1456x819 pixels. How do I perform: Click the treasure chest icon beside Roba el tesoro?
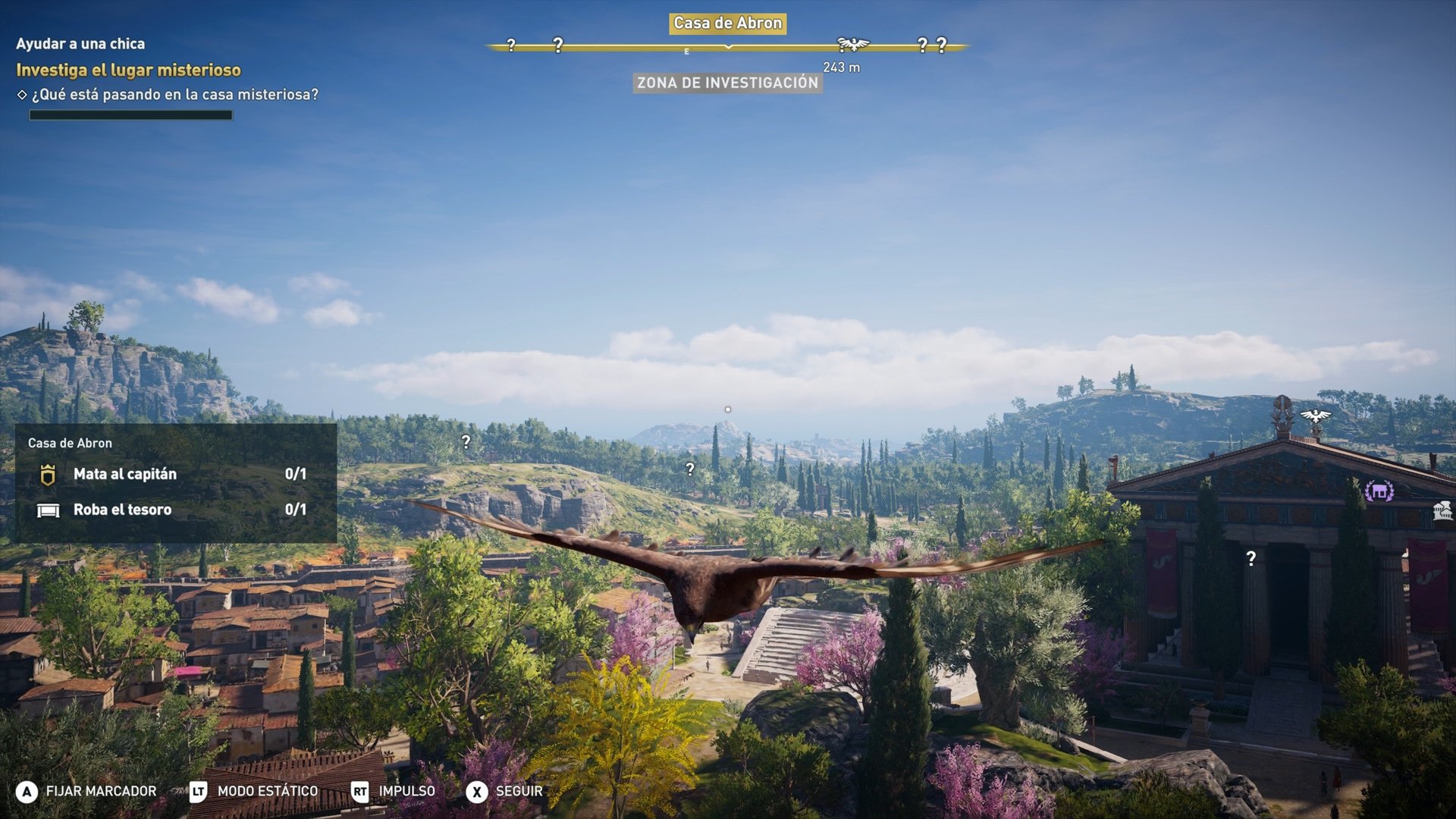click(x=48, y=509)
